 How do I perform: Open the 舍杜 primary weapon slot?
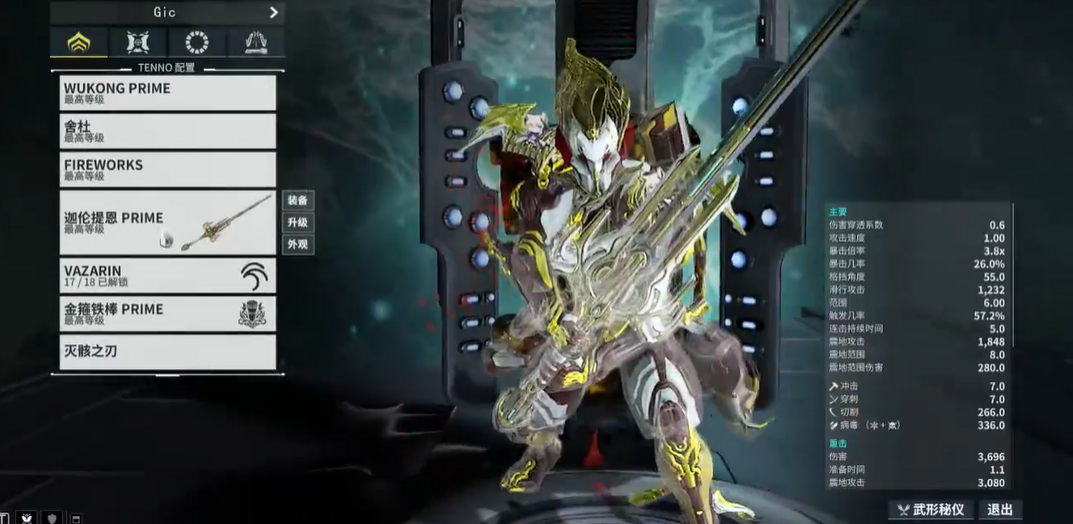167,131
